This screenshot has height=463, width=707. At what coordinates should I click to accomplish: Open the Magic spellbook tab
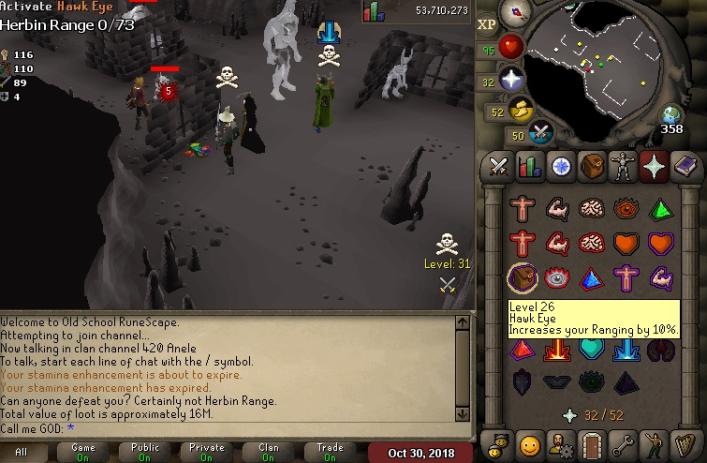(x=686, y=167)
